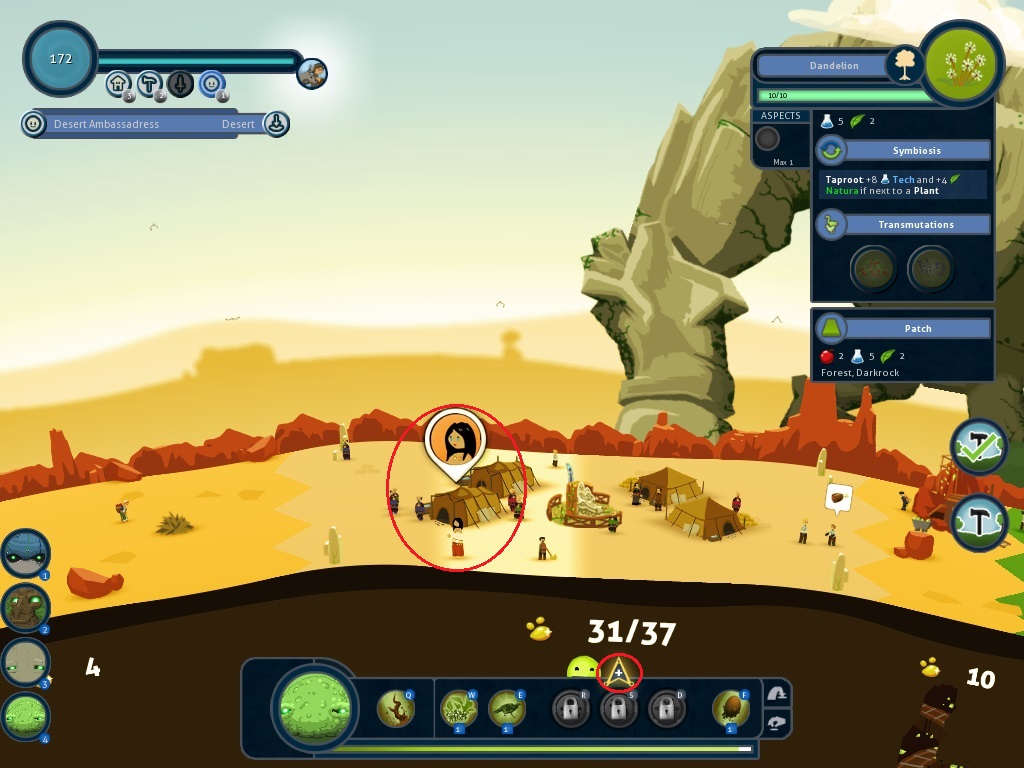
Task: Use the Q root ability
Action: pos(396,709)
